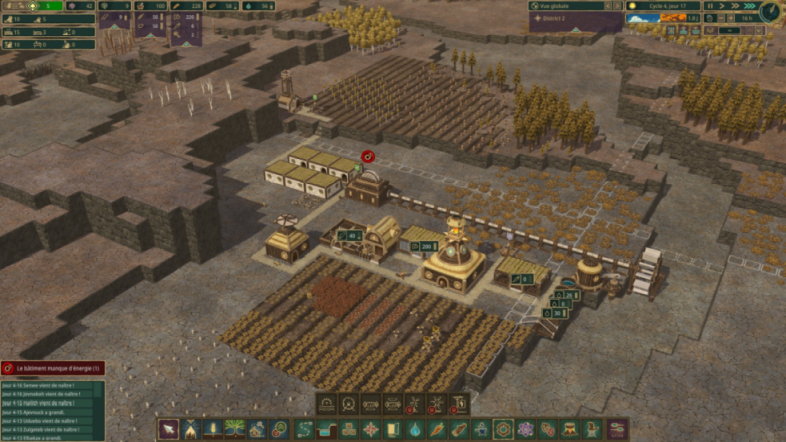Go to next district arrow
The image size is (786, 442).
(617, 6)
